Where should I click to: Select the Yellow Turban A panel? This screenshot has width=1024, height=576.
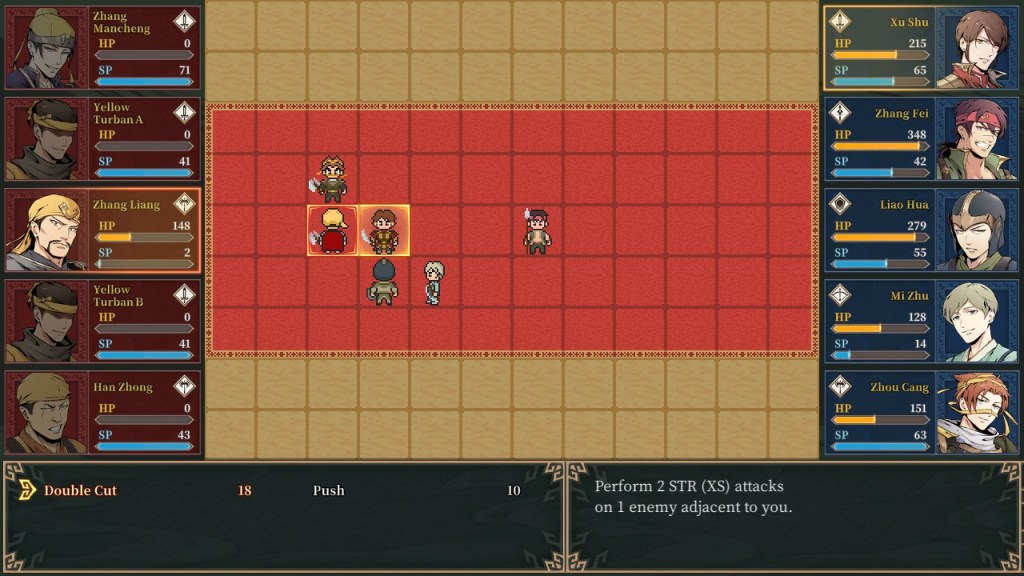pos(102,139)
